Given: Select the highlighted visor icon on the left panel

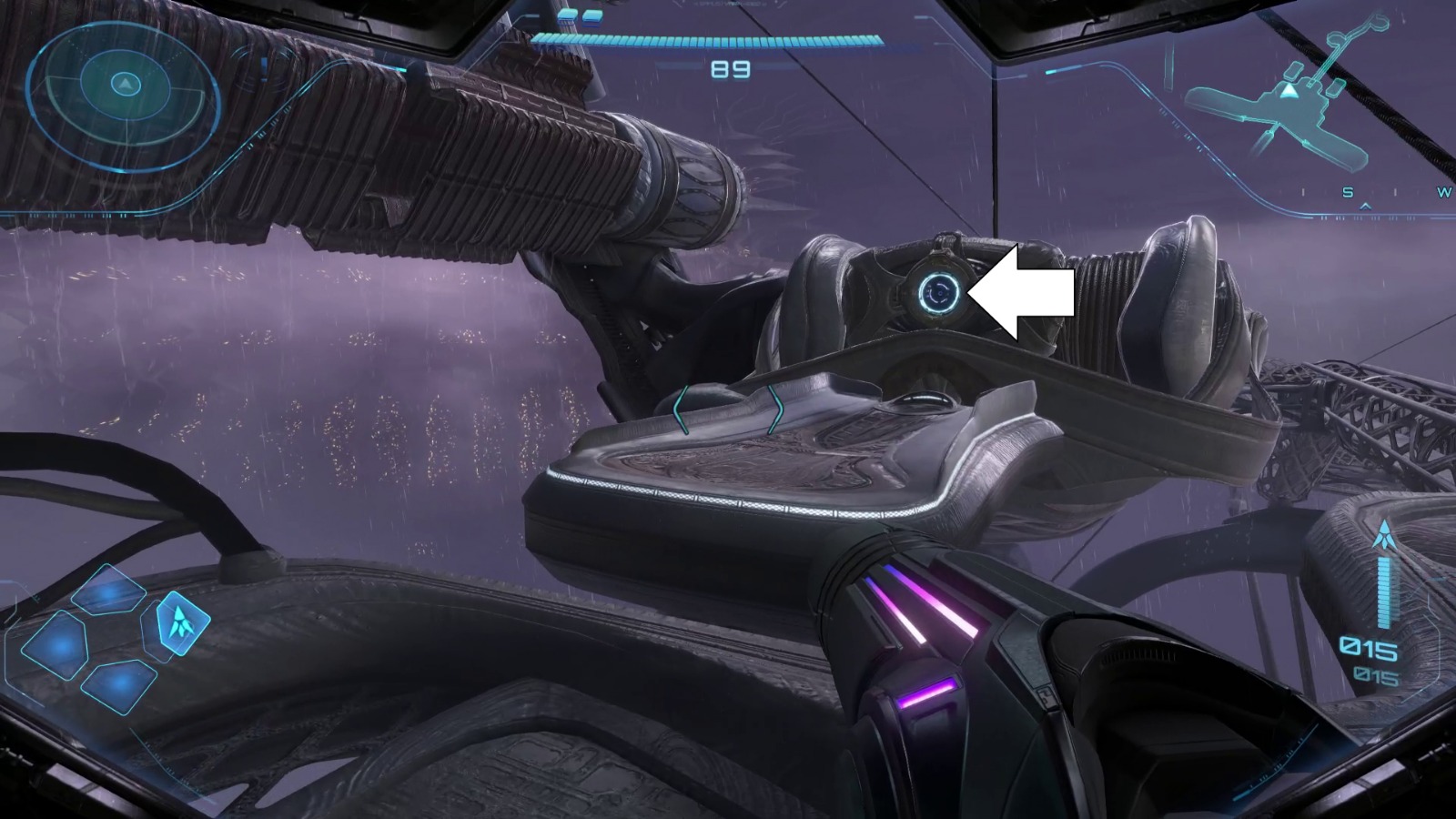Looking at the screenshot, I should 182,624.
